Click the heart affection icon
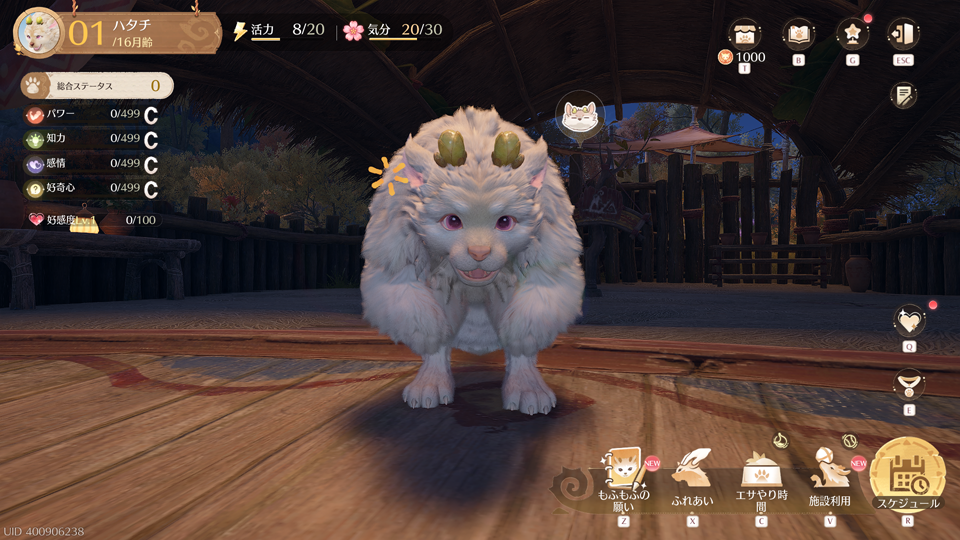960x540 pixels. (909, 320)
